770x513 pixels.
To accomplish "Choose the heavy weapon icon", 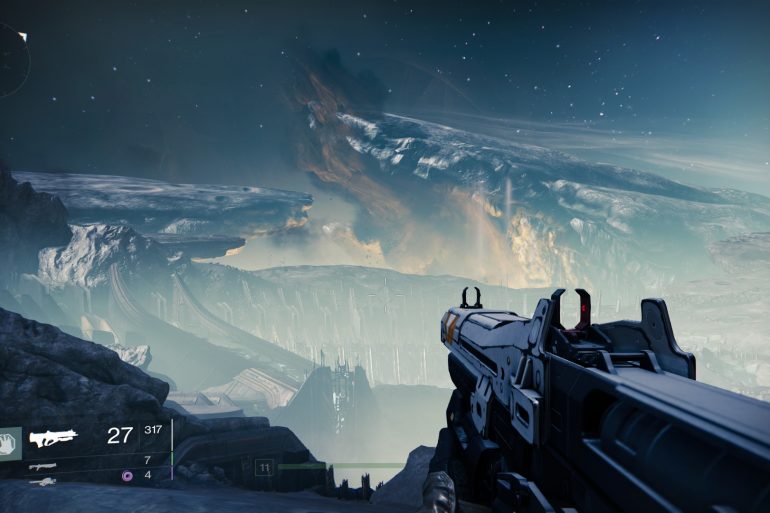I will (x=42, y=481).
